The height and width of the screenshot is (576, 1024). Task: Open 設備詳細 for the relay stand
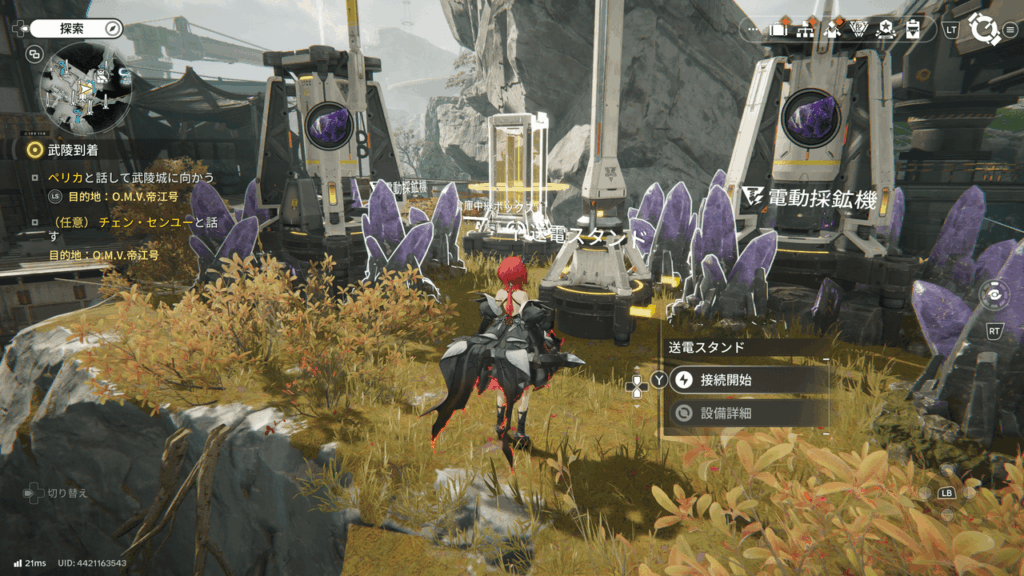[745, 412]
